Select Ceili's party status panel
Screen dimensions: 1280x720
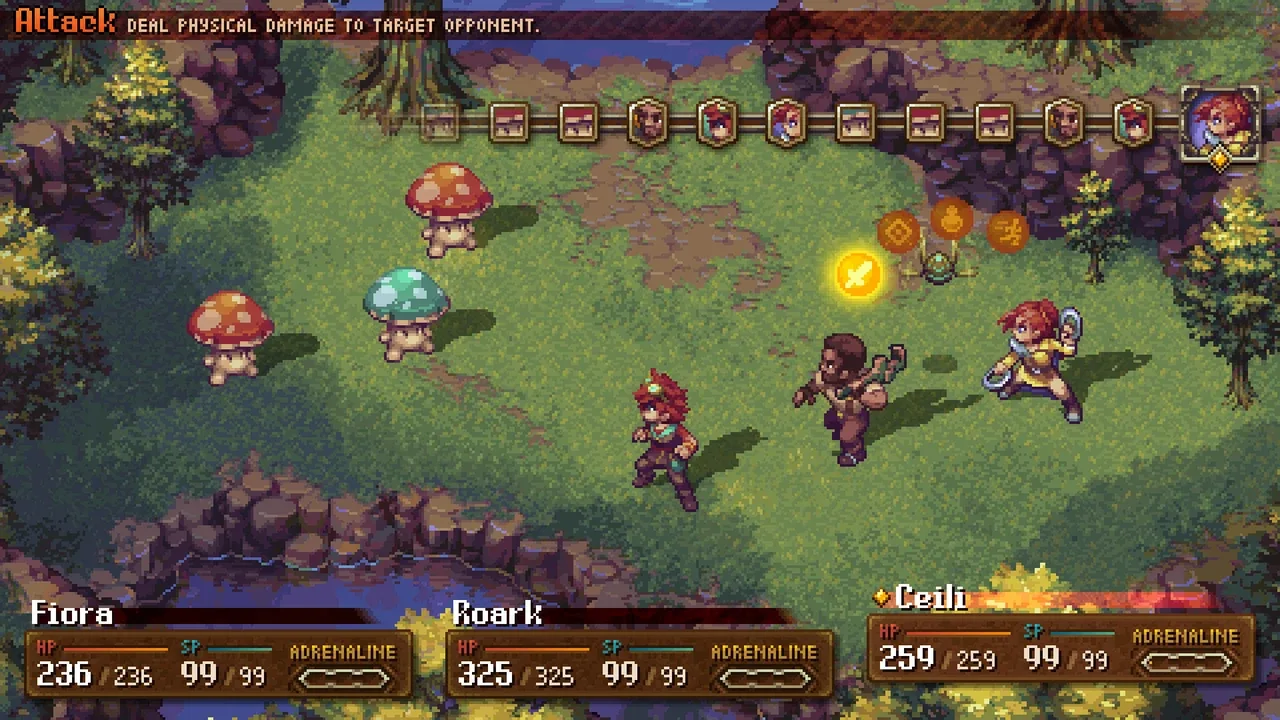[1060, 647]
